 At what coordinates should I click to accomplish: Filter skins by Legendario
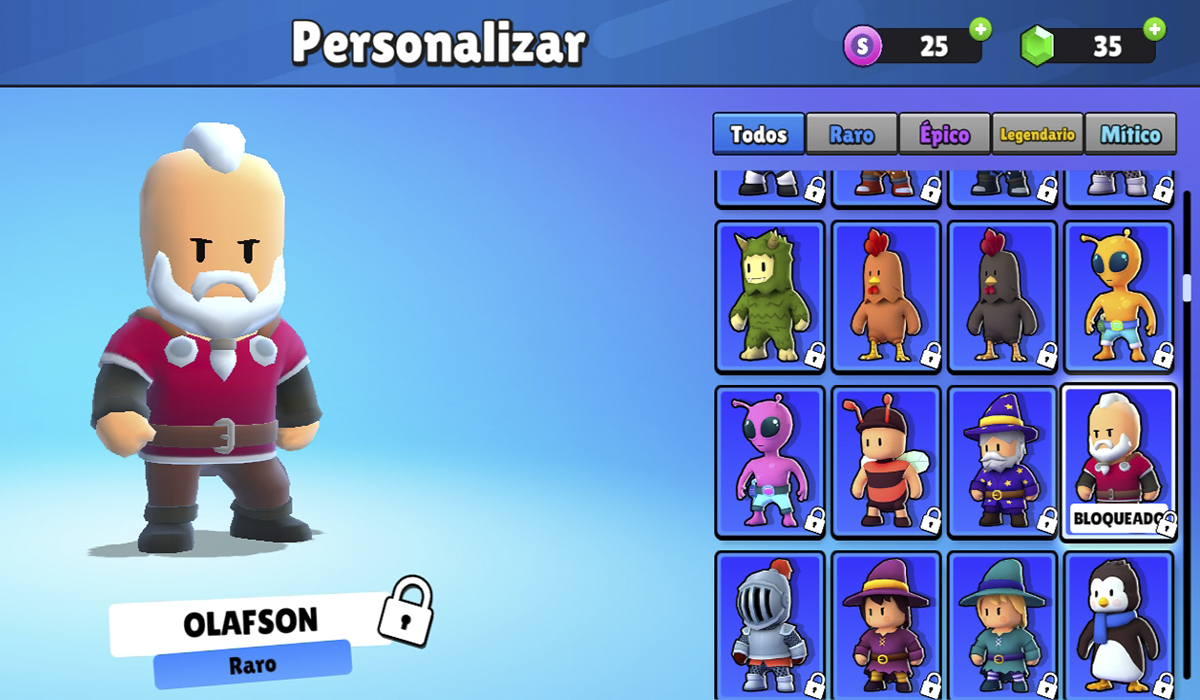tap(1037, 134)
